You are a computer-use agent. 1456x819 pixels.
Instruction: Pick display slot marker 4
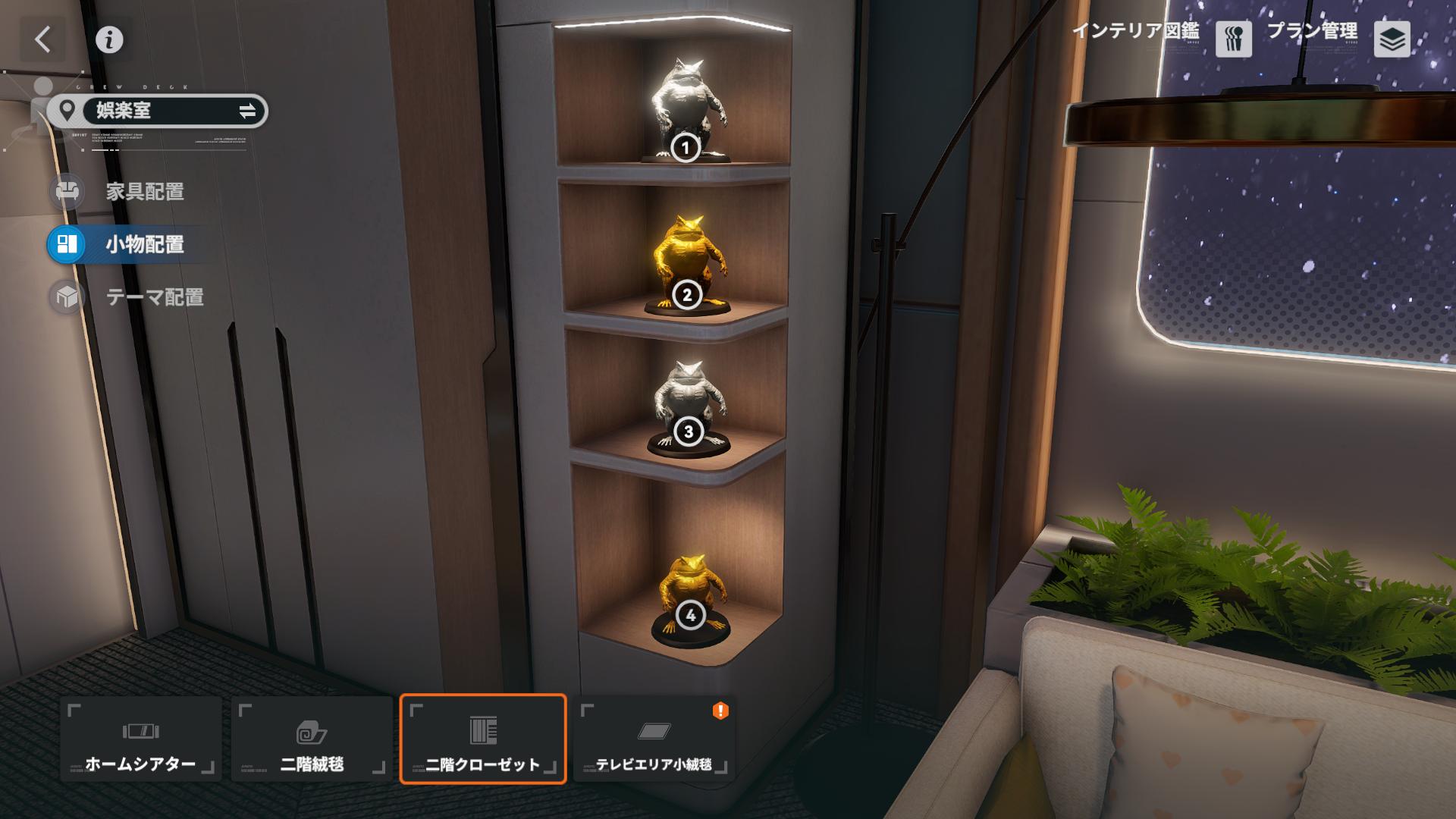[690, 616]
